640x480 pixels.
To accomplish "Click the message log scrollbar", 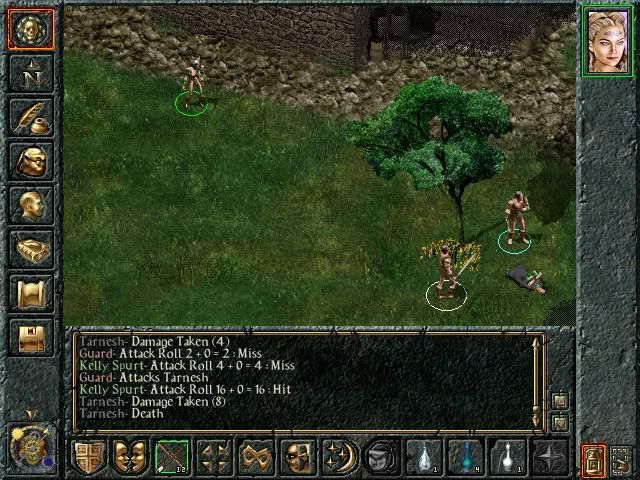I will (x=537, y=380).
